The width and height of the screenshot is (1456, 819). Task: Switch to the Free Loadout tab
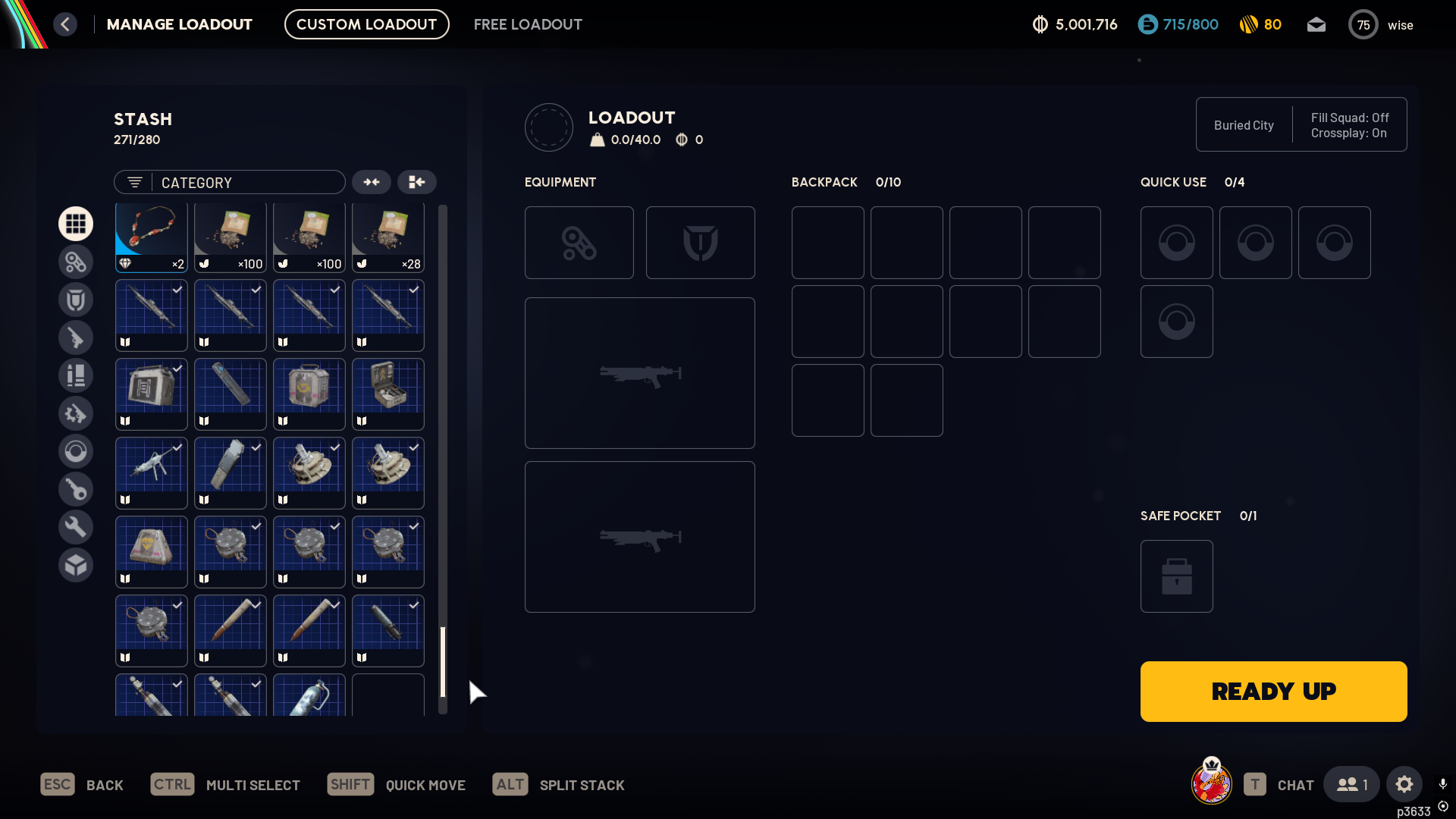528,24
